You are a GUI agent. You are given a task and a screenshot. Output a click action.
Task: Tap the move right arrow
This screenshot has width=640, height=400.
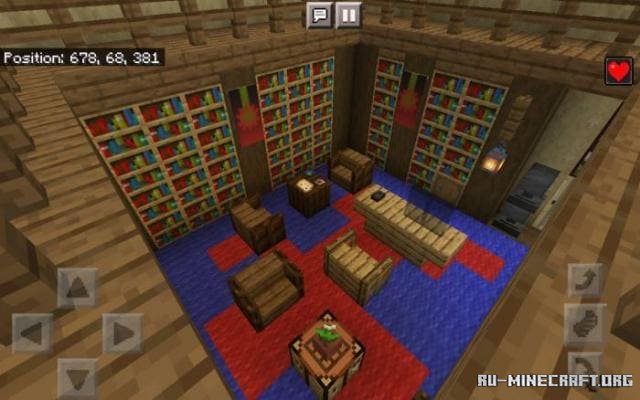click(x=122, y=332)
